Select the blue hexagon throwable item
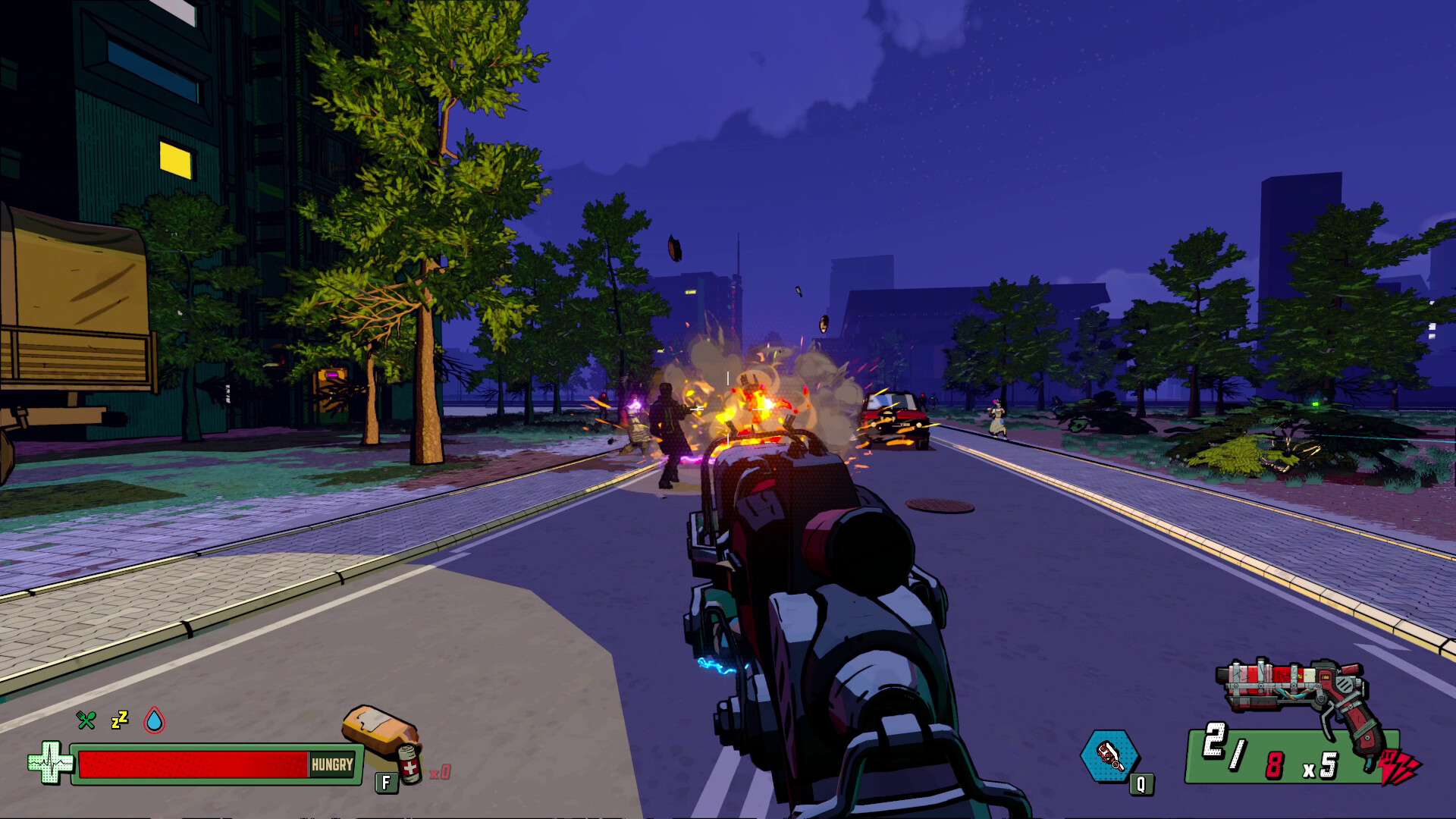Viewport: 1456px width, 819px height. click(1109, 755)
